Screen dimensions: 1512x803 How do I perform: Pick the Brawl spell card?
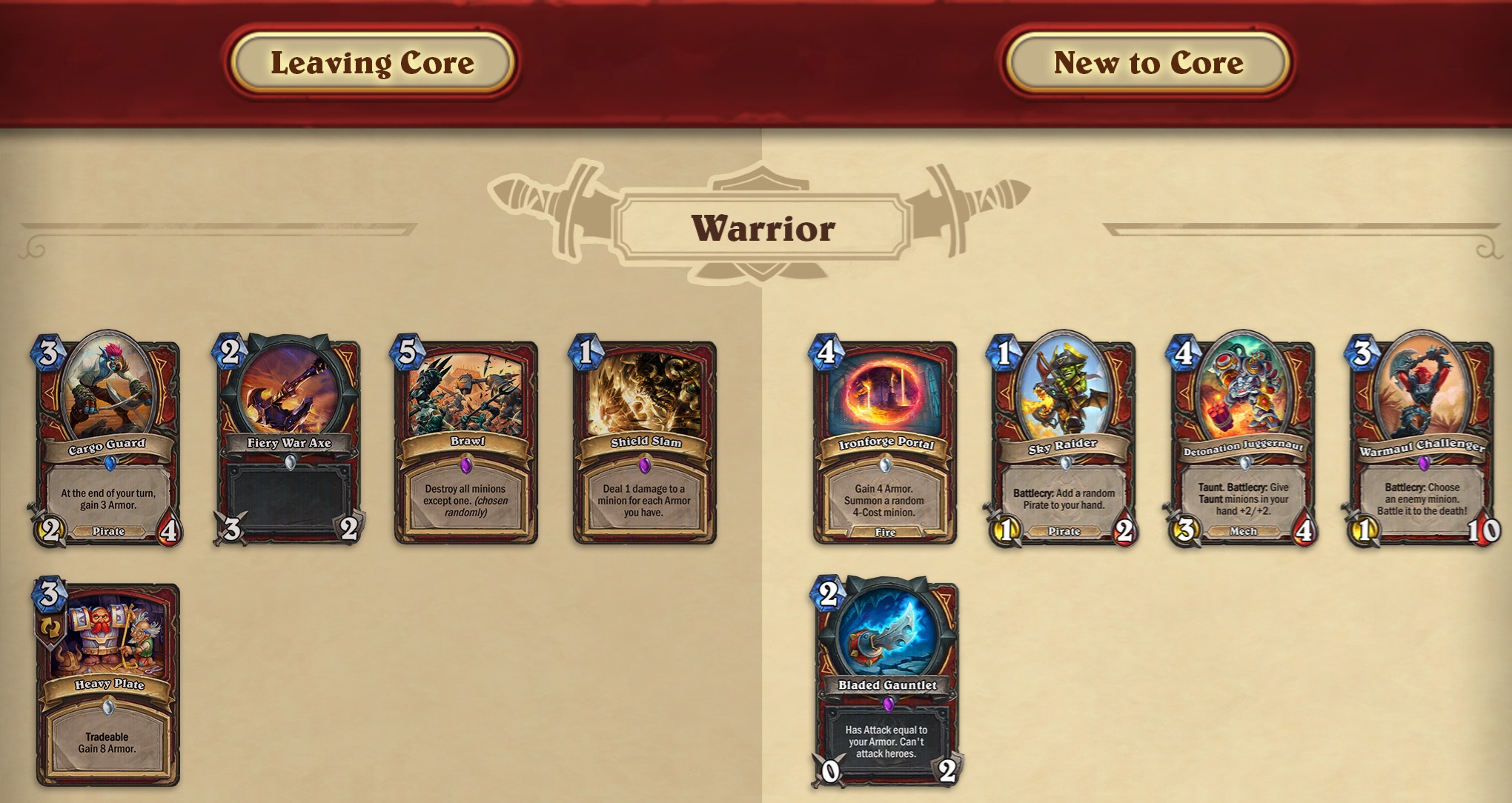tap(466, 442)
